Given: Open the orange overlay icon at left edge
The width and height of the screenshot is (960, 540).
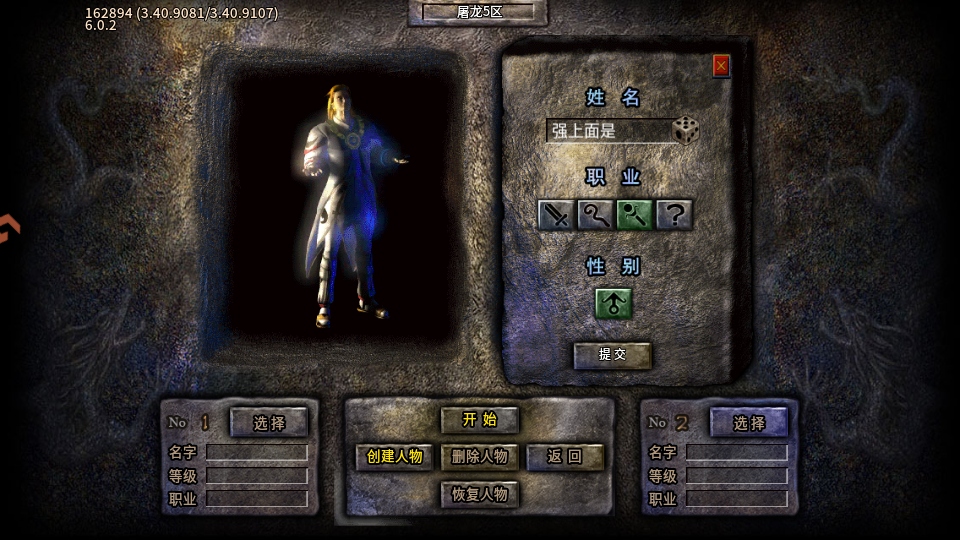Looking at the screenshot, I should (x=8, y=228).
